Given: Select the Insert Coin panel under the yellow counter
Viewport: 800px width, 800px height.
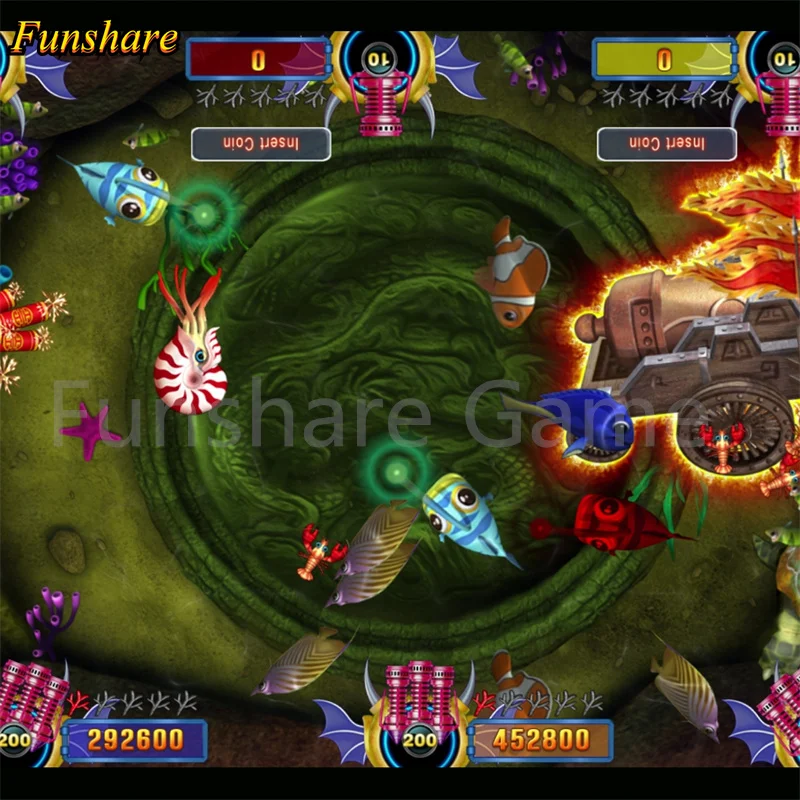Looking at the screenshot, I should (666, 144).
